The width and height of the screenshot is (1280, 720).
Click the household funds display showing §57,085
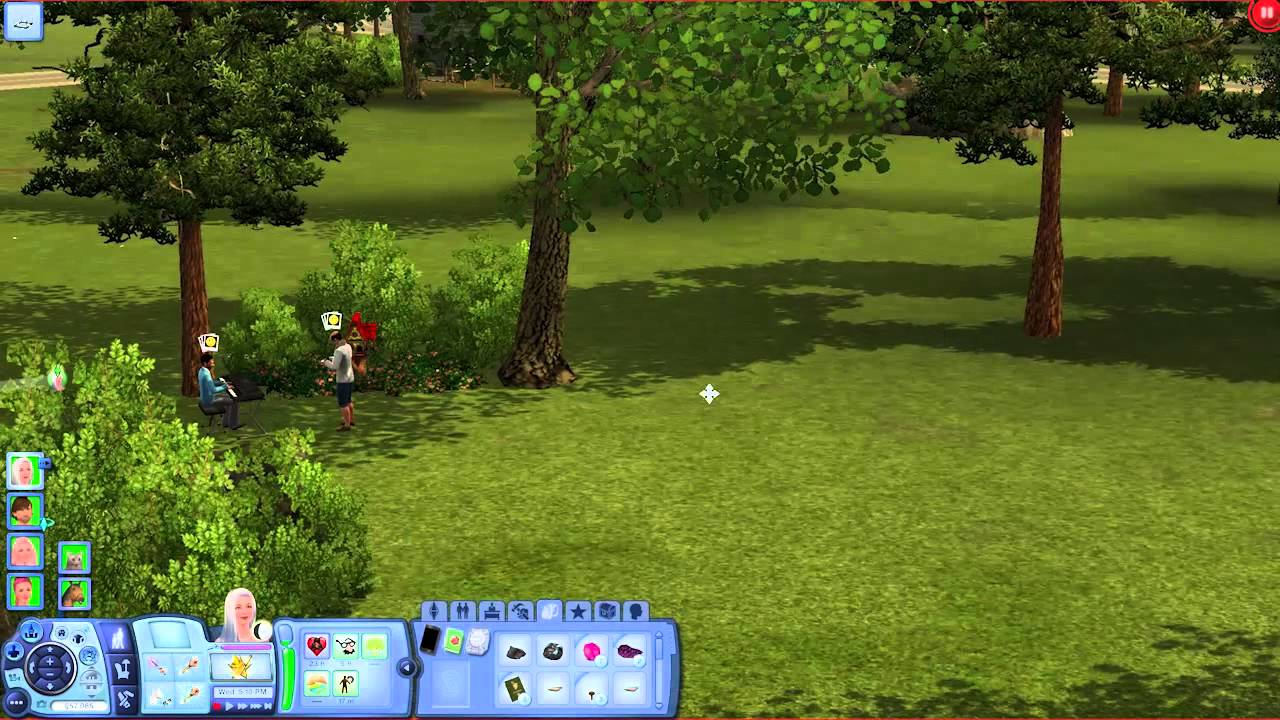tap(78, 705)
